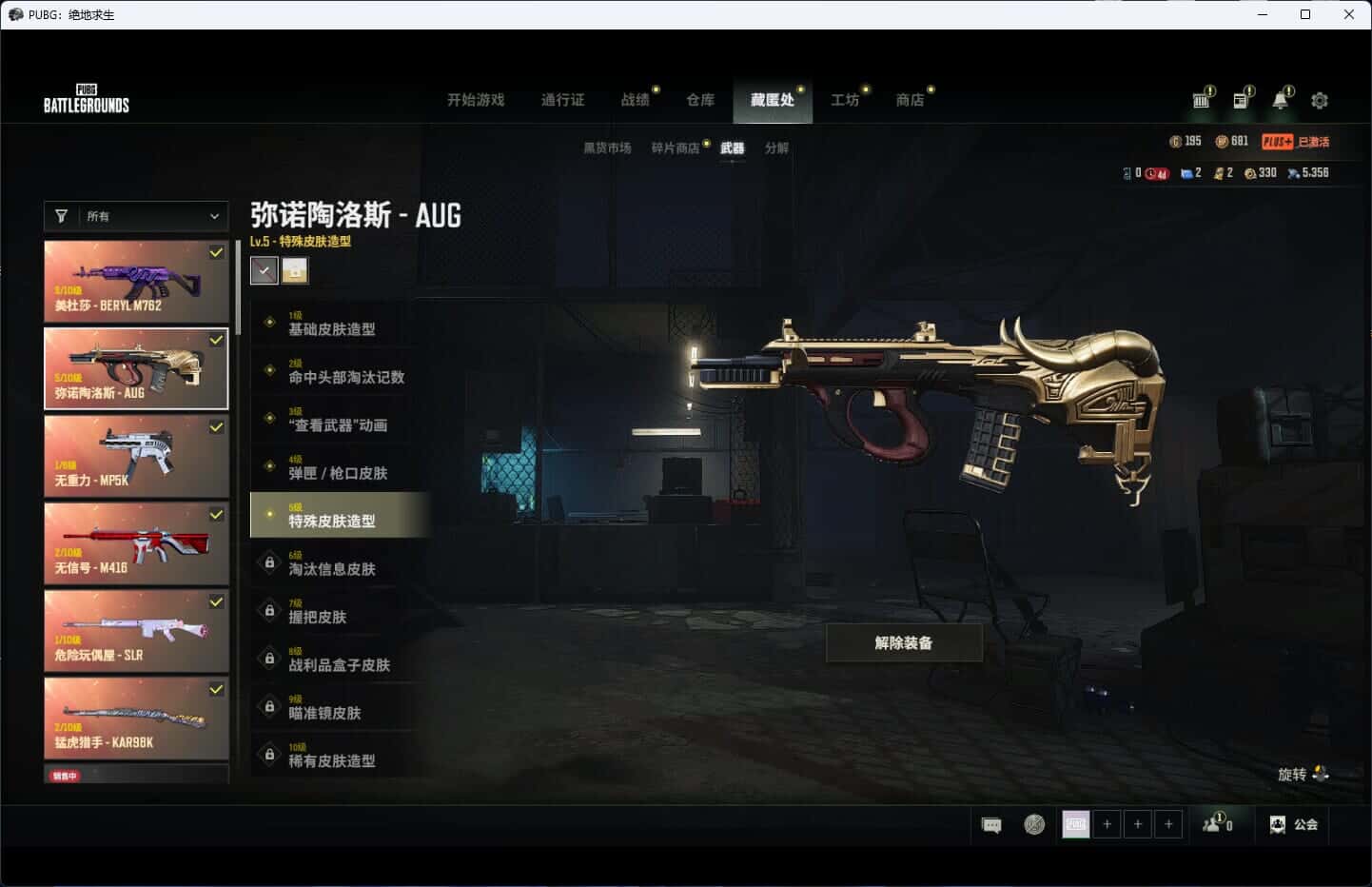
Task: Open the 开始游戏 (Play) tab
Action: click(x=476, y=100)
